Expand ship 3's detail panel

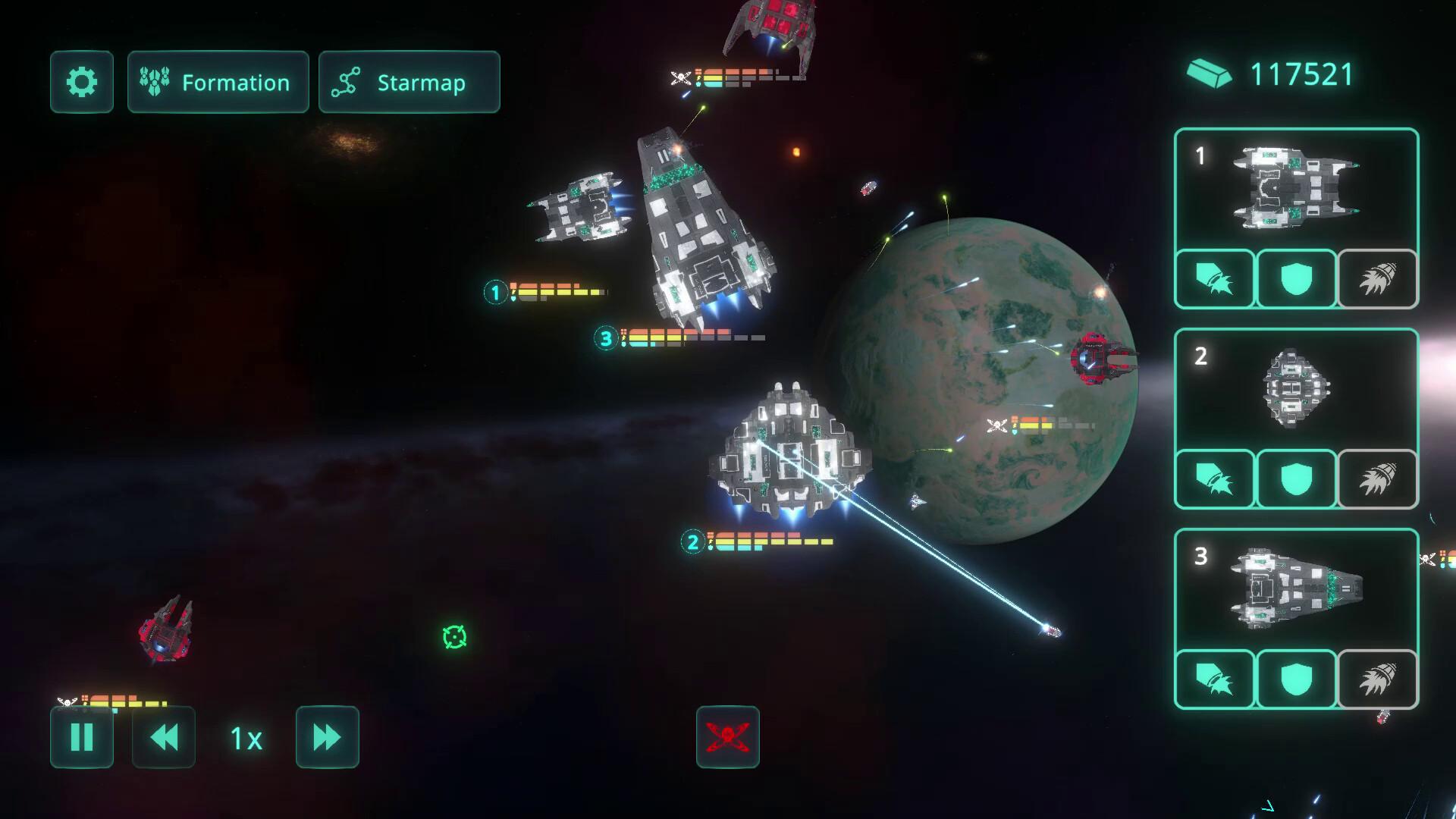(1296, 592)
